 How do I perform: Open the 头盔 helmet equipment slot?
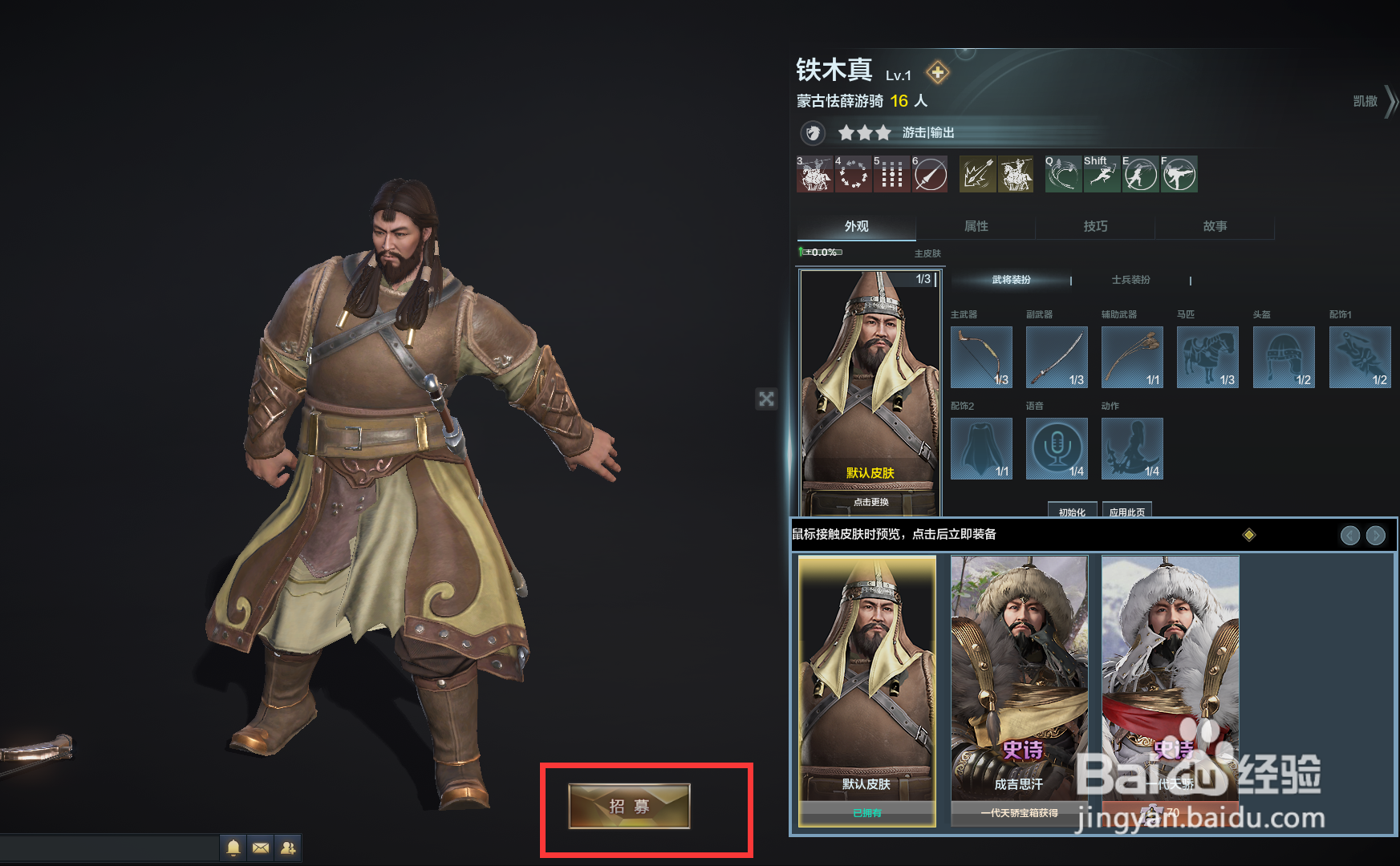point(1283,357)
